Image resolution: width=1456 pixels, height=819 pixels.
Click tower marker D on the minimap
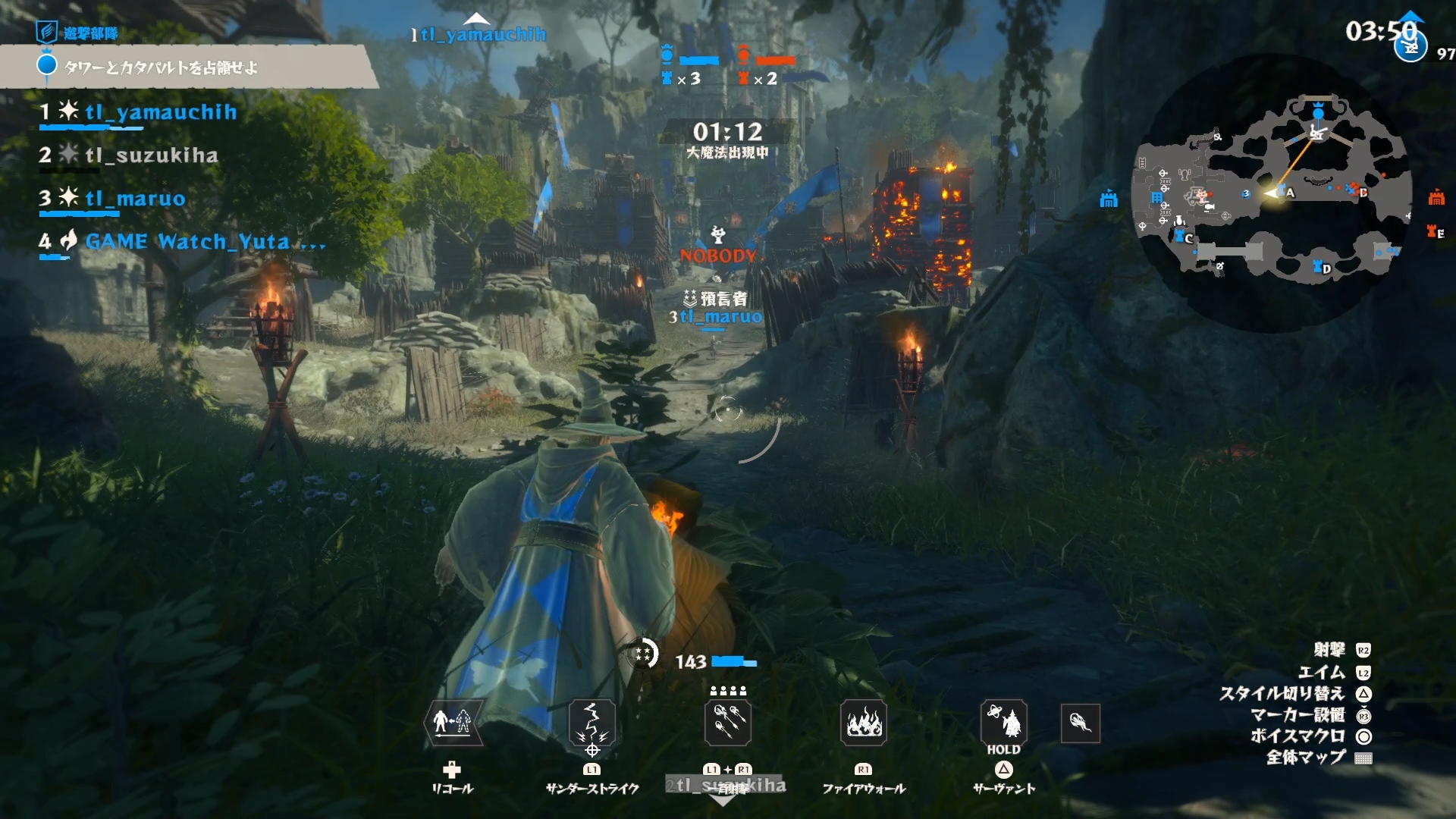pos(1320,268)
